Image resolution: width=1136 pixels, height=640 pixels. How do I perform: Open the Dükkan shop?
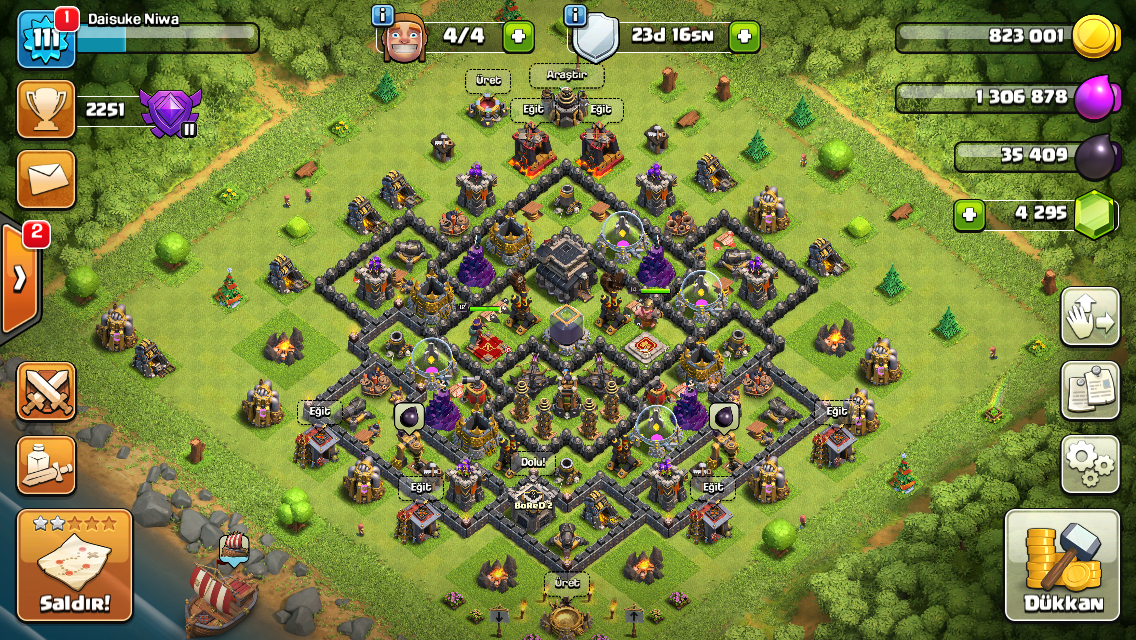[x=1062, y=566]
